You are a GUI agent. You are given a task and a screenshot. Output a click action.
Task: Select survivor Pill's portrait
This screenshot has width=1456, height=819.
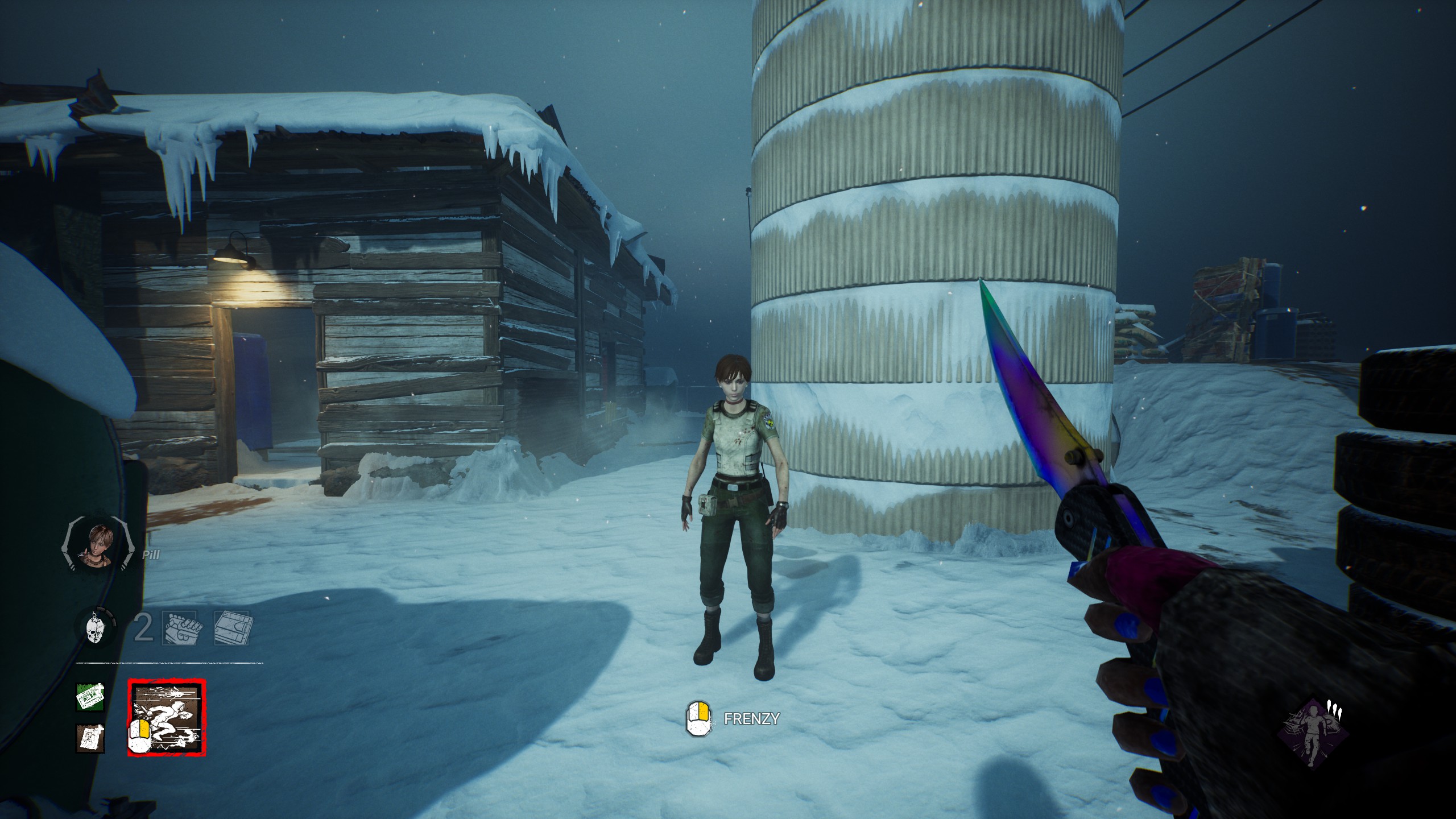(x=98, y=545)
